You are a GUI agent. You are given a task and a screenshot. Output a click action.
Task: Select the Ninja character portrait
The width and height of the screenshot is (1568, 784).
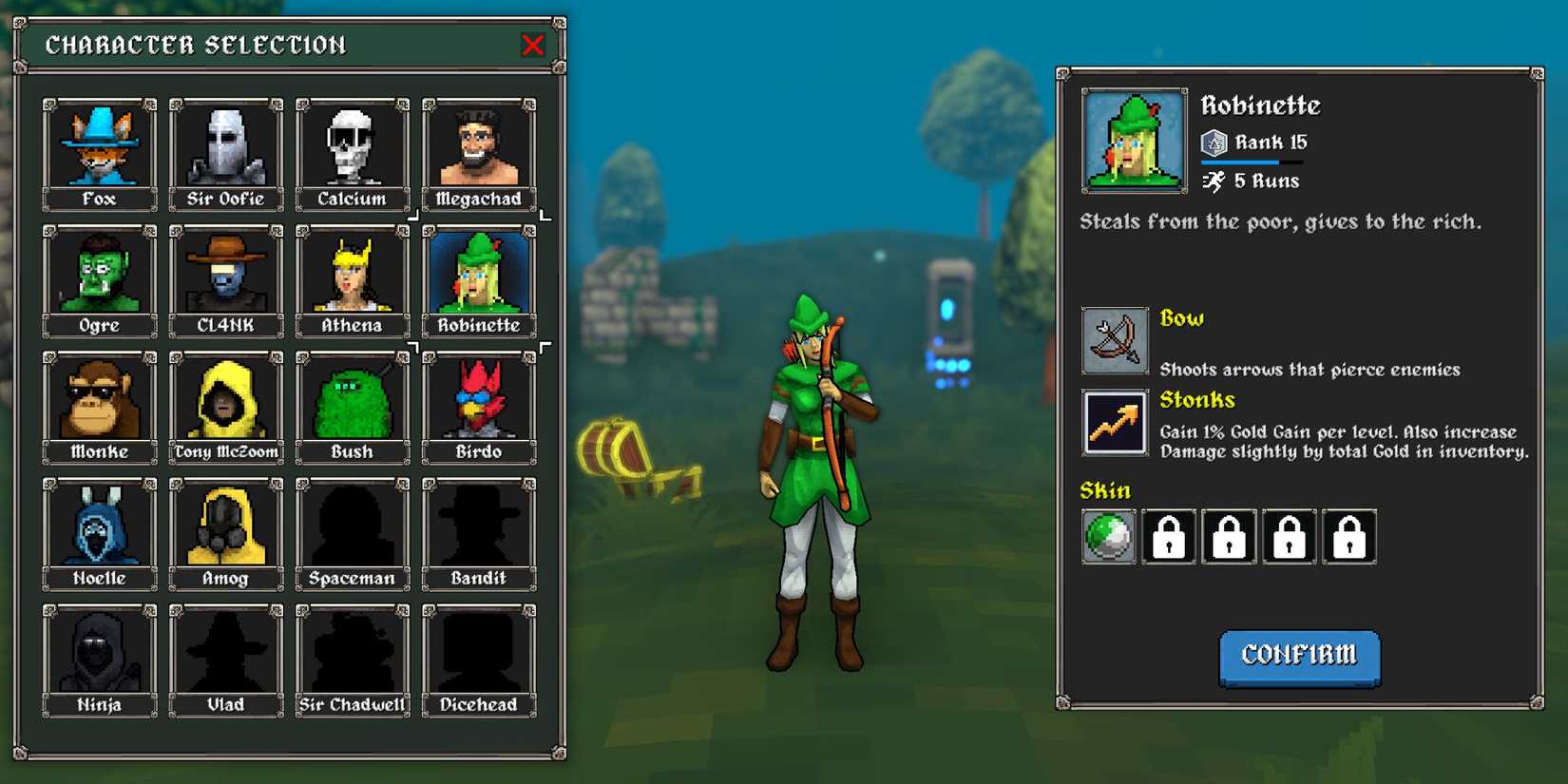pos(99,653)
